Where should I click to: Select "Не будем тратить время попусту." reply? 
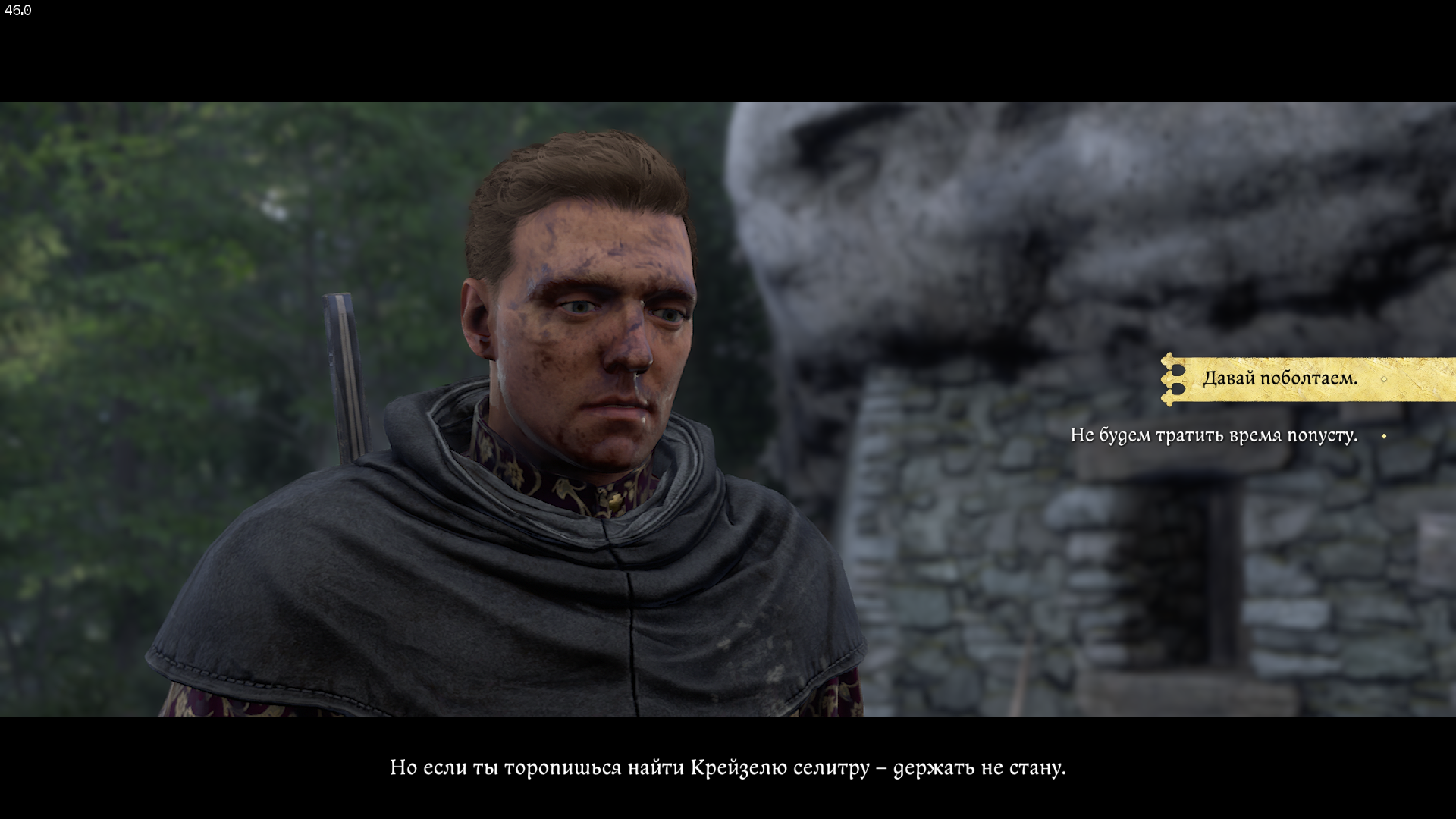click(1213, 435)
